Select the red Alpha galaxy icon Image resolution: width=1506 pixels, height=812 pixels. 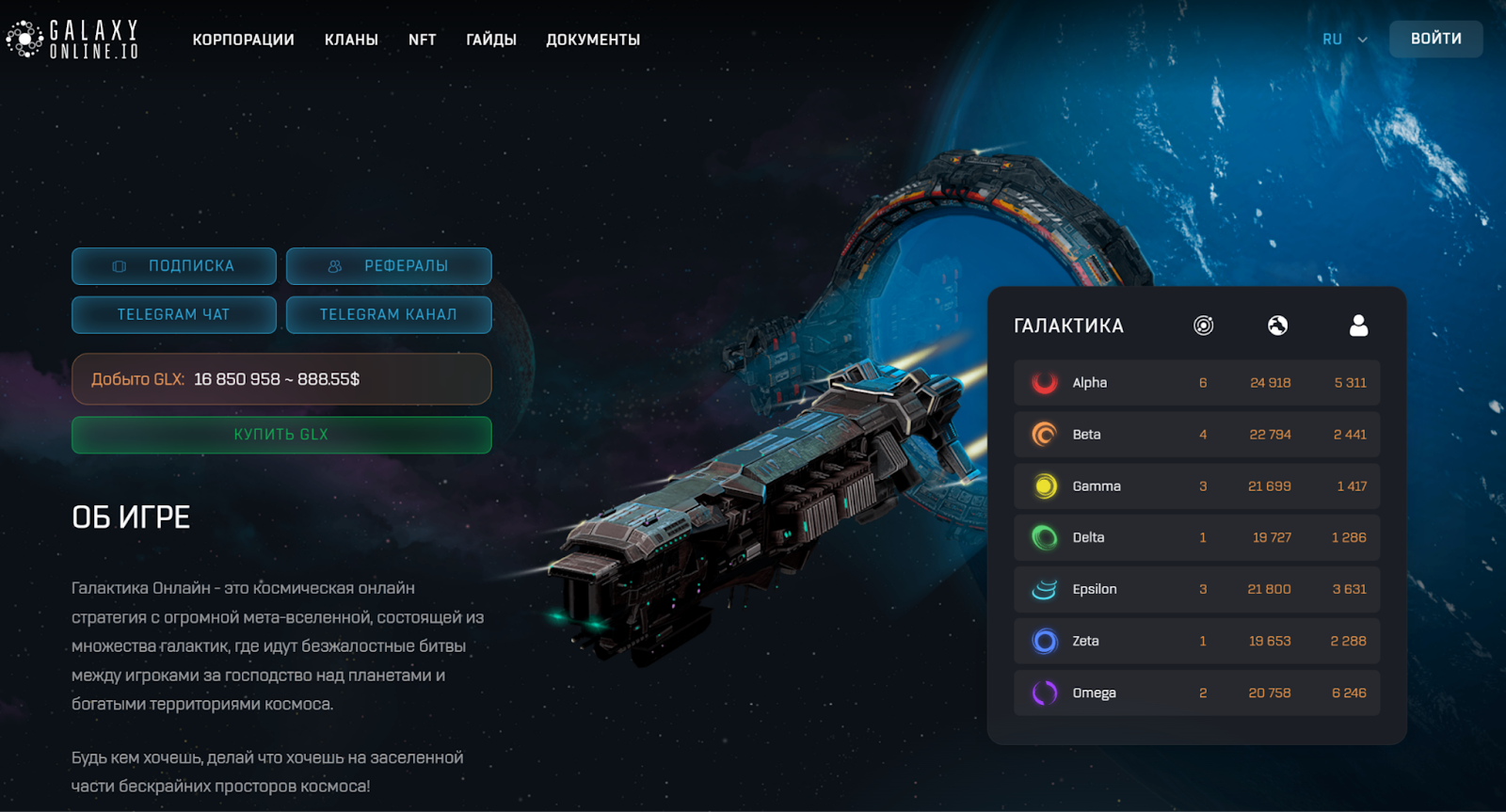(1043, 382)
